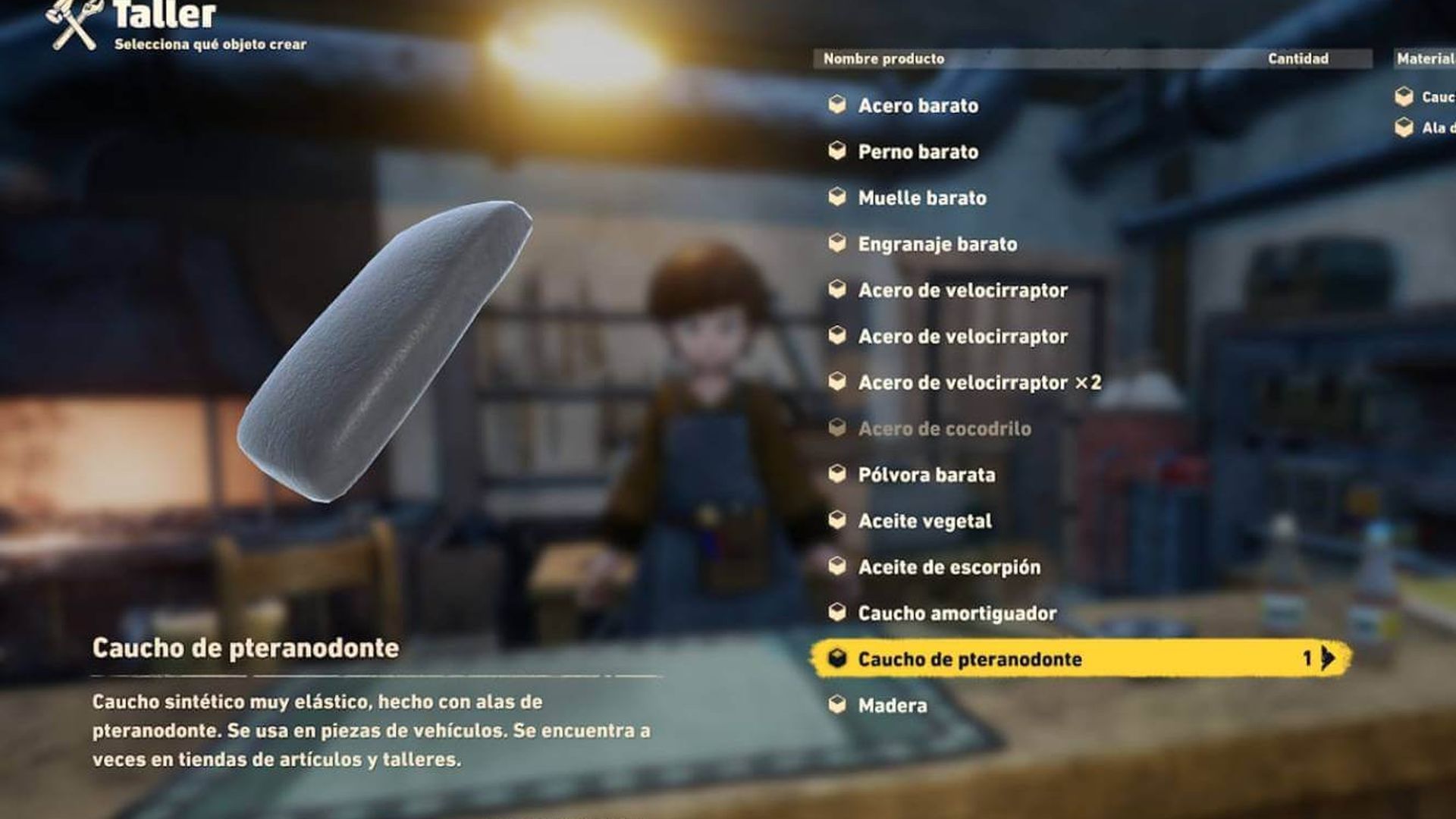Choose Pólvora barata from the list

coord(926,475)
